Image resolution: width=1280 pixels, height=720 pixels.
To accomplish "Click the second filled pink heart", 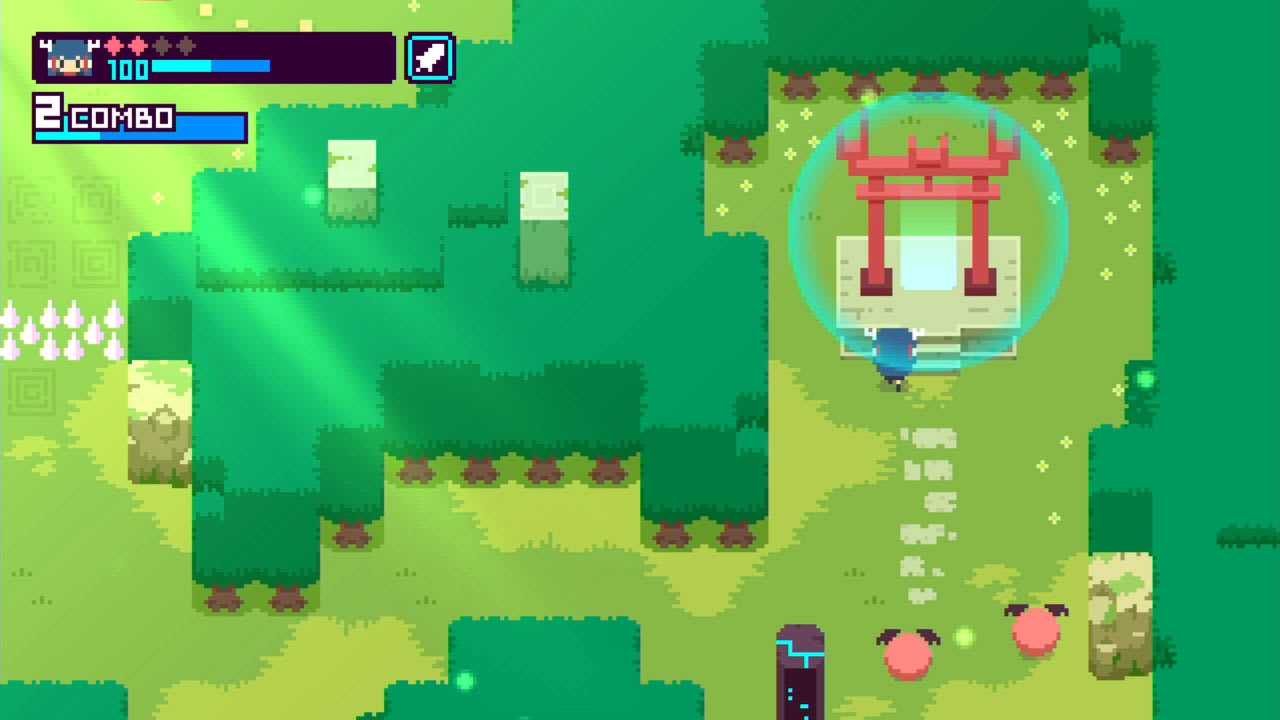I will point(137,46).
